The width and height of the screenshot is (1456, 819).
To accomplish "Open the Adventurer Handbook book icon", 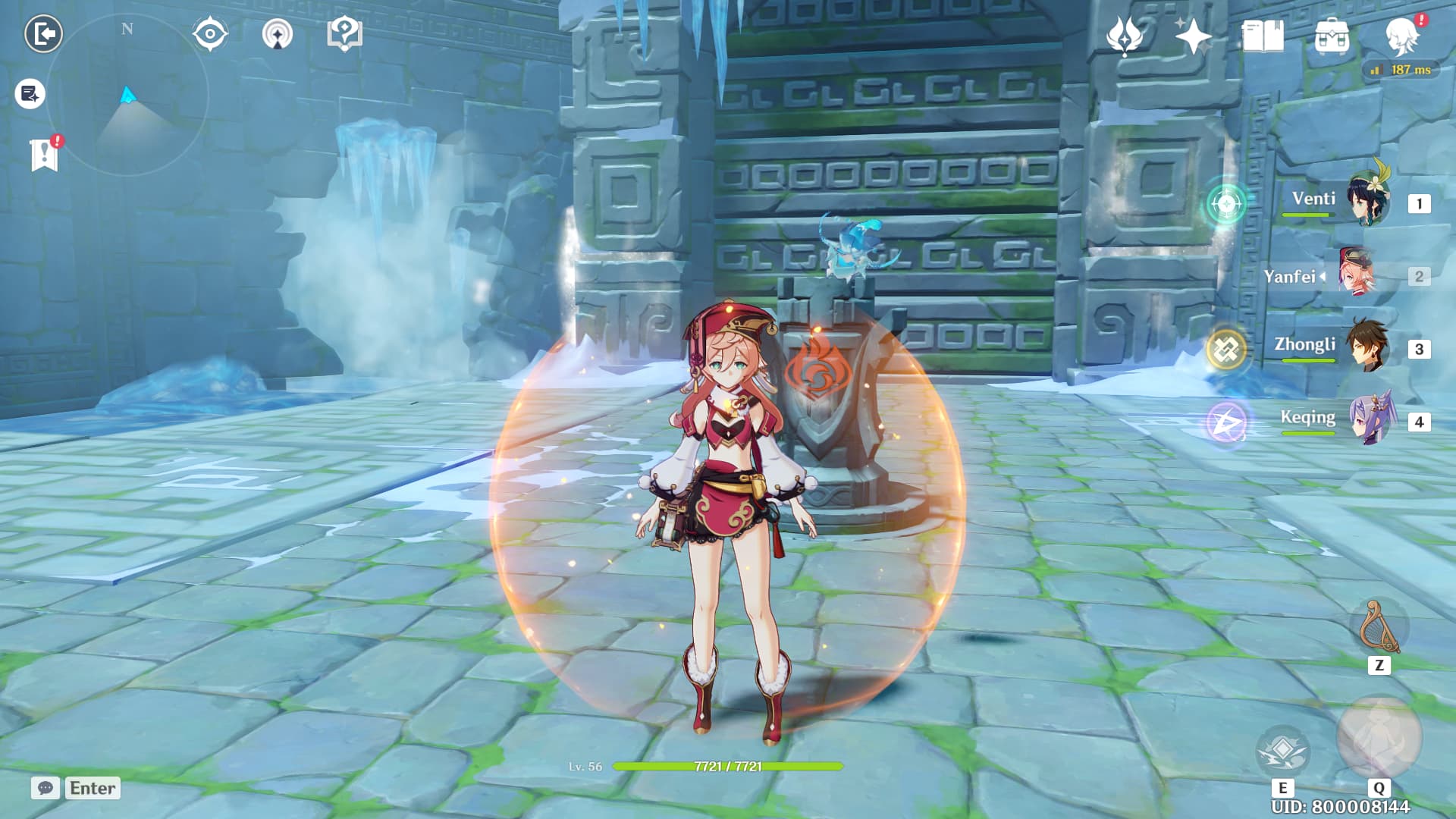I will [x=1263, y=36].
